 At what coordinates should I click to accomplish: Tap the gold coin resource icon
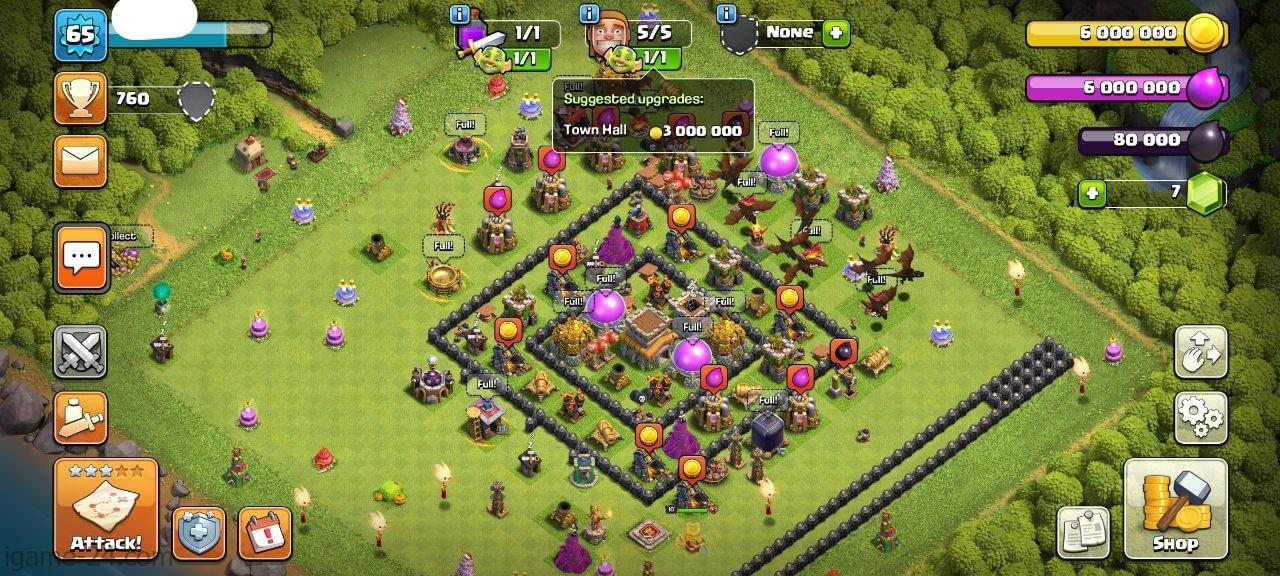point(1206,34)
